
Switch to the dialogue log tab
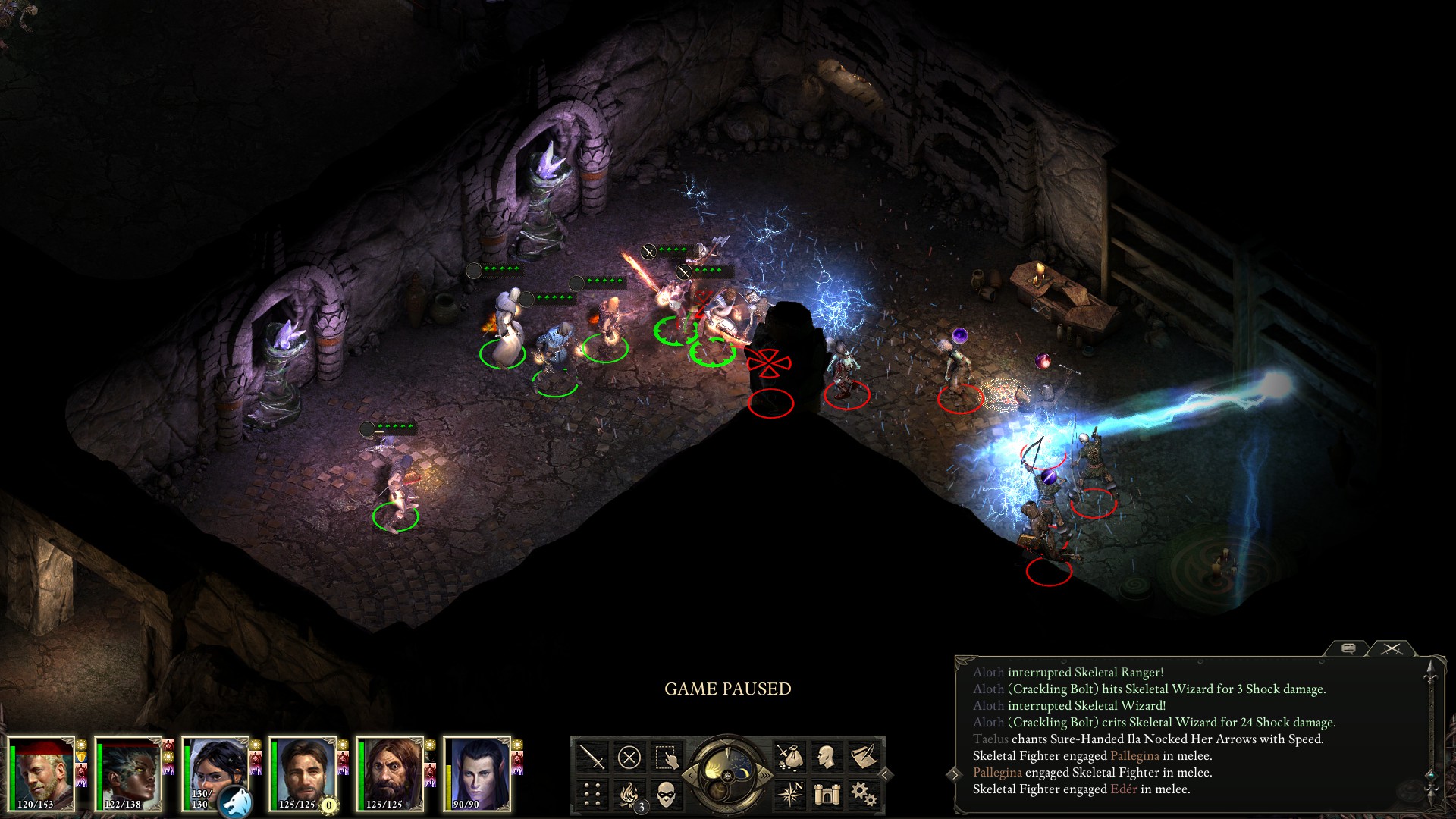click(1348, 649)
